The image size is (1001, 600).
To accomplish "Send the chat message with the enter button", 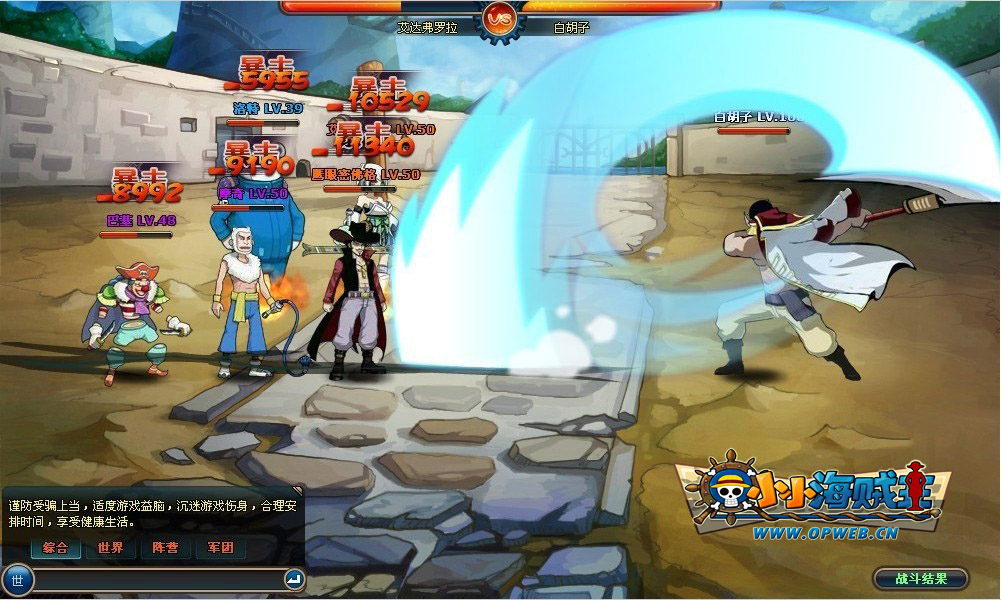I will (x=294, y=579).
